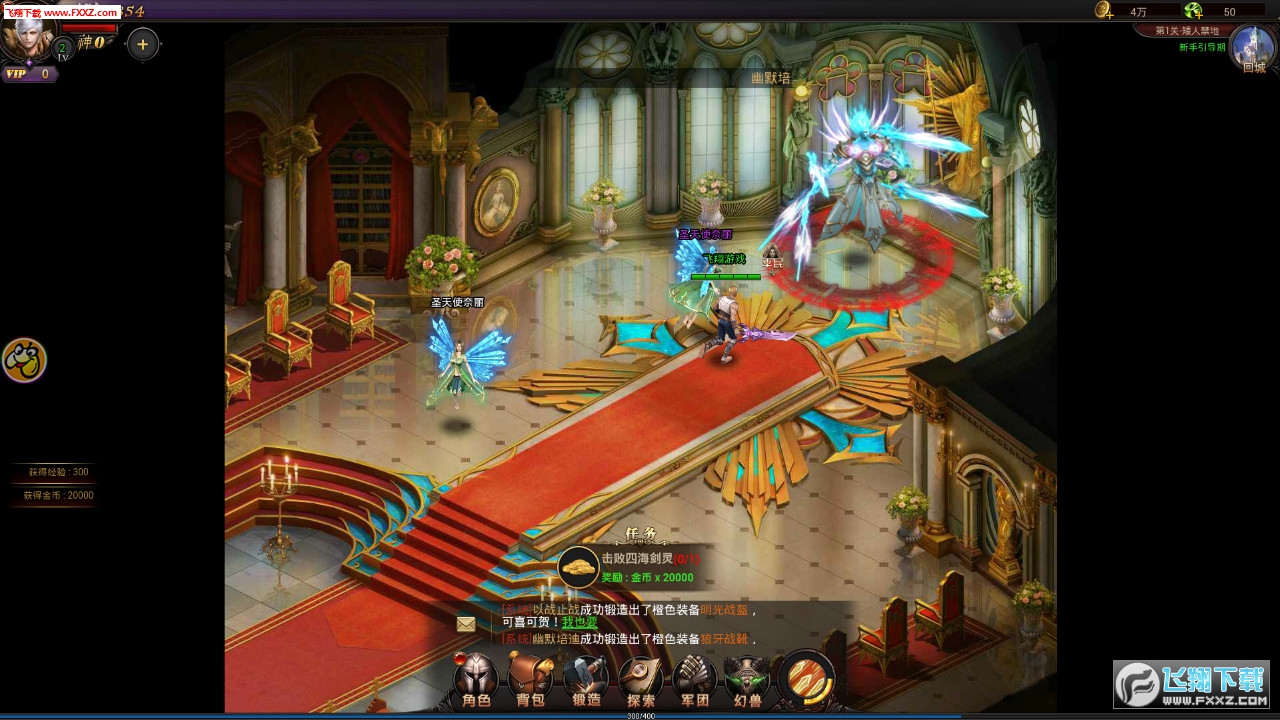Image resolution: width=1280 pixels, height=720 pixels.
Task: Click the yellow paw print icon
Action: 24,360
